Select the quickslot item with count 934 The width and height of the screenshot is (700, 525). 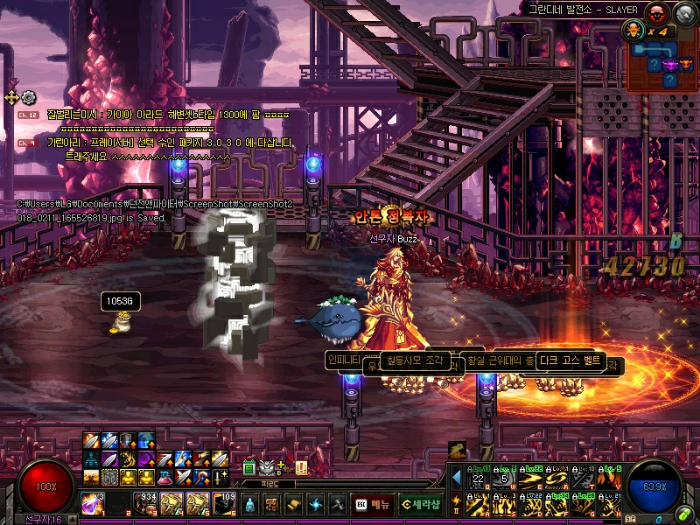[145, 503]
